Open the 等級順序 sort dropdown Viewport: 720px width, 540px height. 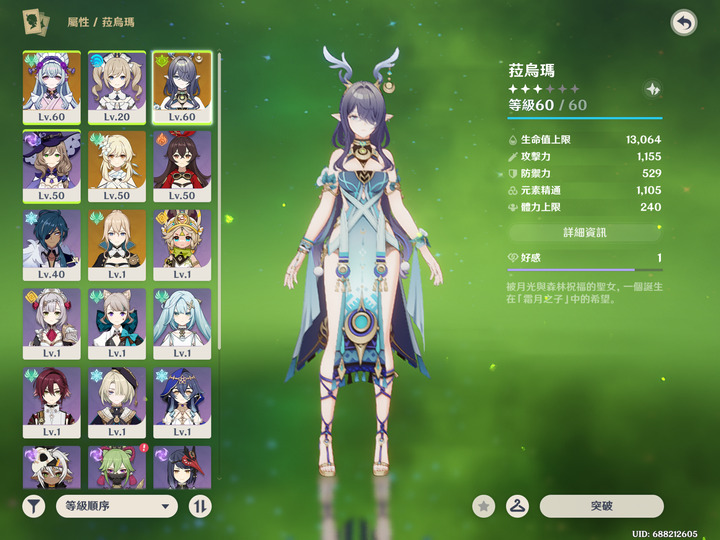pyautogui.click(x=116, y=506)
